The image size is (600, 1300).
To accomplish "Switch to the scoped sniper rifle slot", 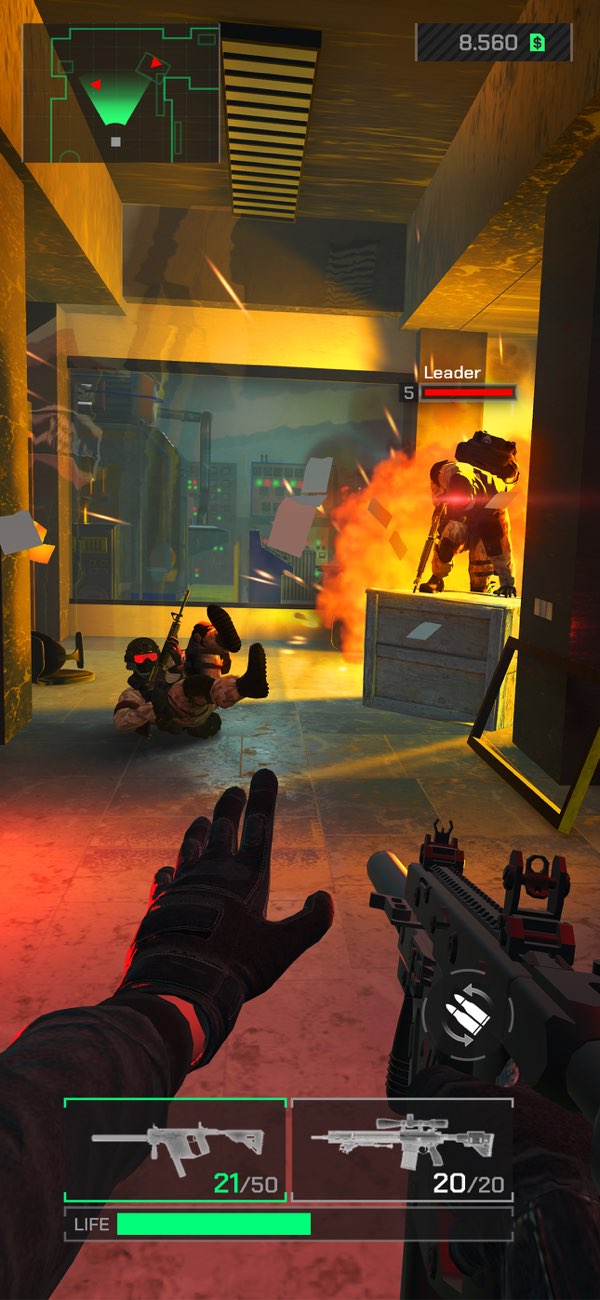I will [x=403, y=1149].
